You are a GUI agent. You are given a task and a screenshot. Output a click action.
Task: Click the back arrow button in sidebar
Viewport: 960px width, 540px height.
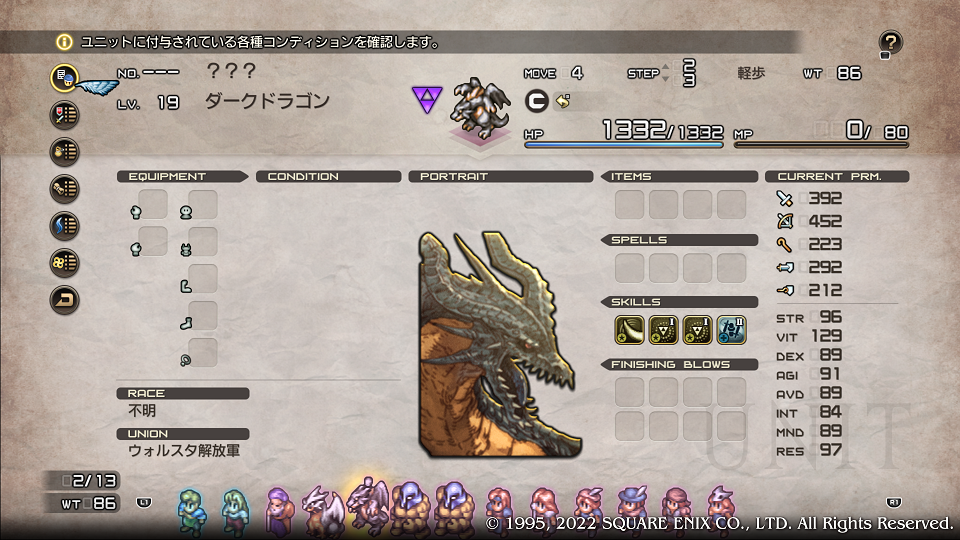tap(65, 299)
